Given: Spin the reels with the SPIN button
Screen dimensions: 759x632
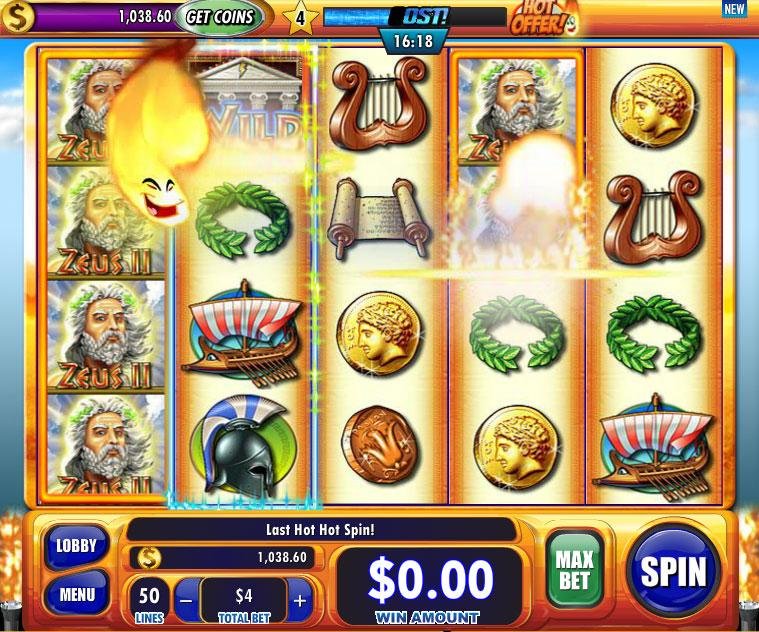Looking at the screenshot, I should click(673, 570).
